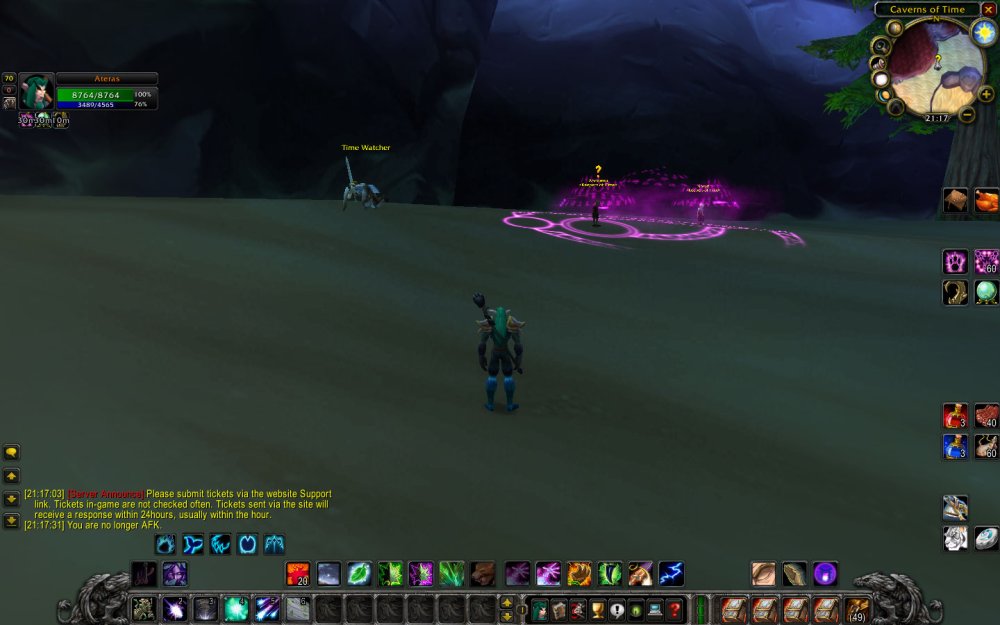1000x625 pixels.
Task: Click the sun day-night indicator on the minimap
Action: 984,31
